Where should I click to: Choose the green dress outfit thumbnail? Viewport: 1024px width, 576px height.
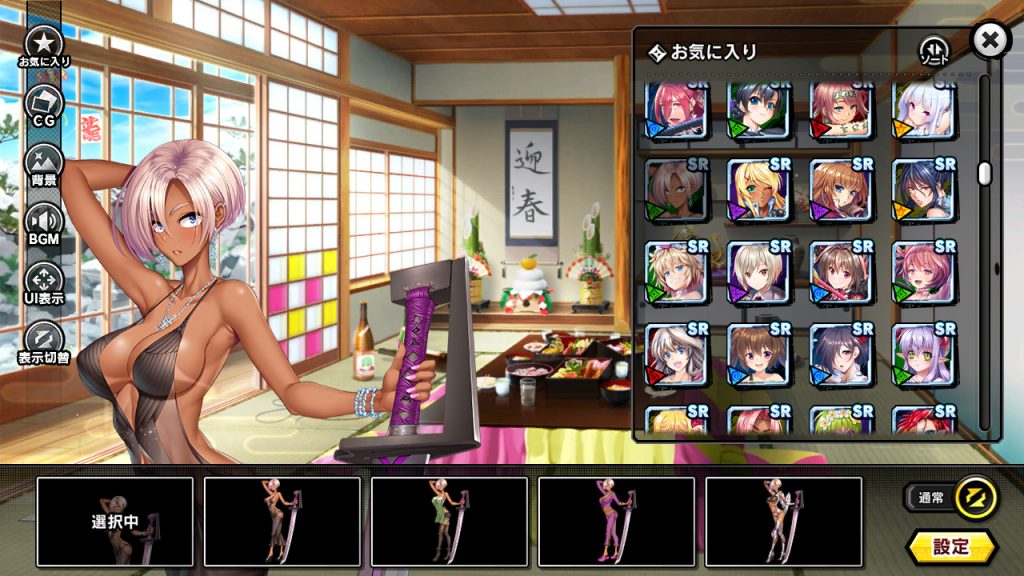coord(449,521)
